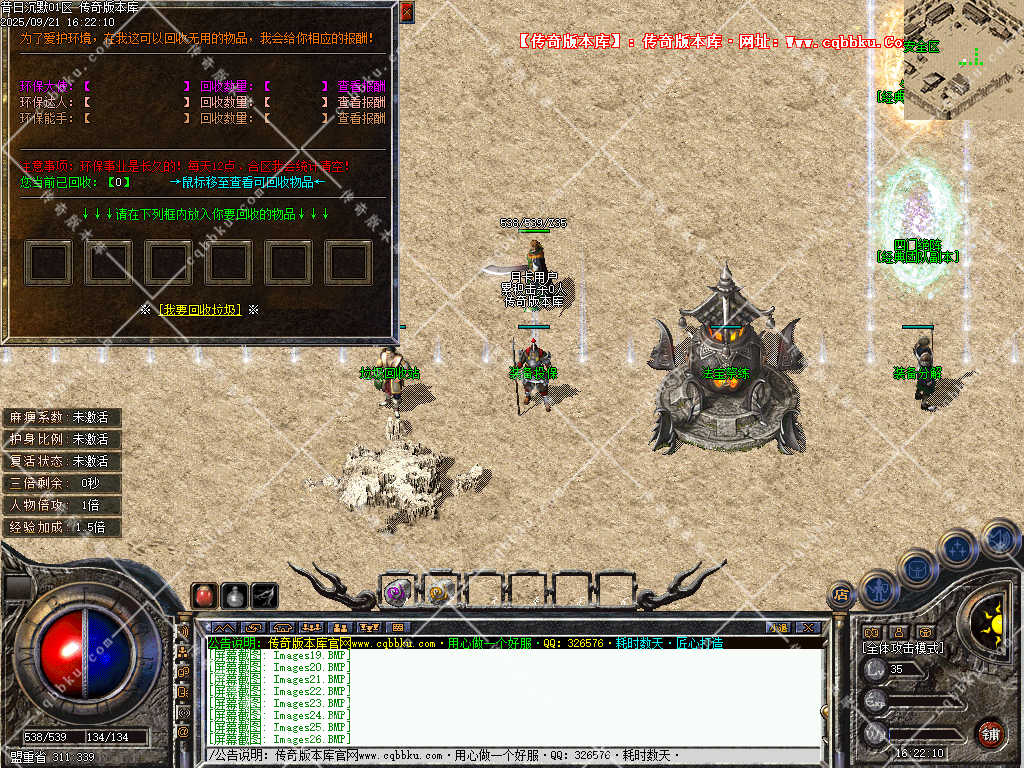
Task: Use the red health potion quick slot
Action: point(204,596)
